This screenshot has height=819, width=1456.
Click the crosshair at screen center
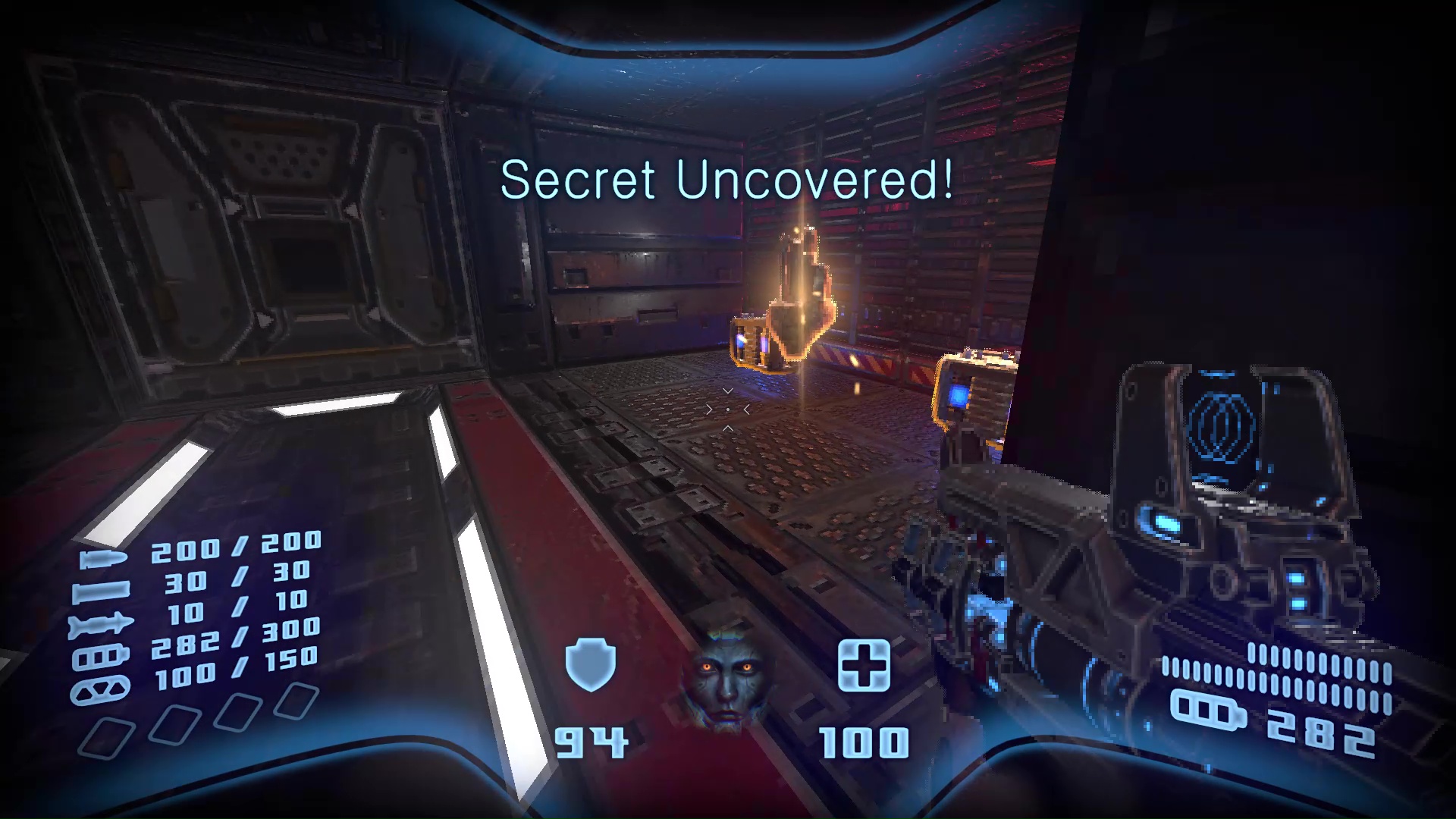728,409
